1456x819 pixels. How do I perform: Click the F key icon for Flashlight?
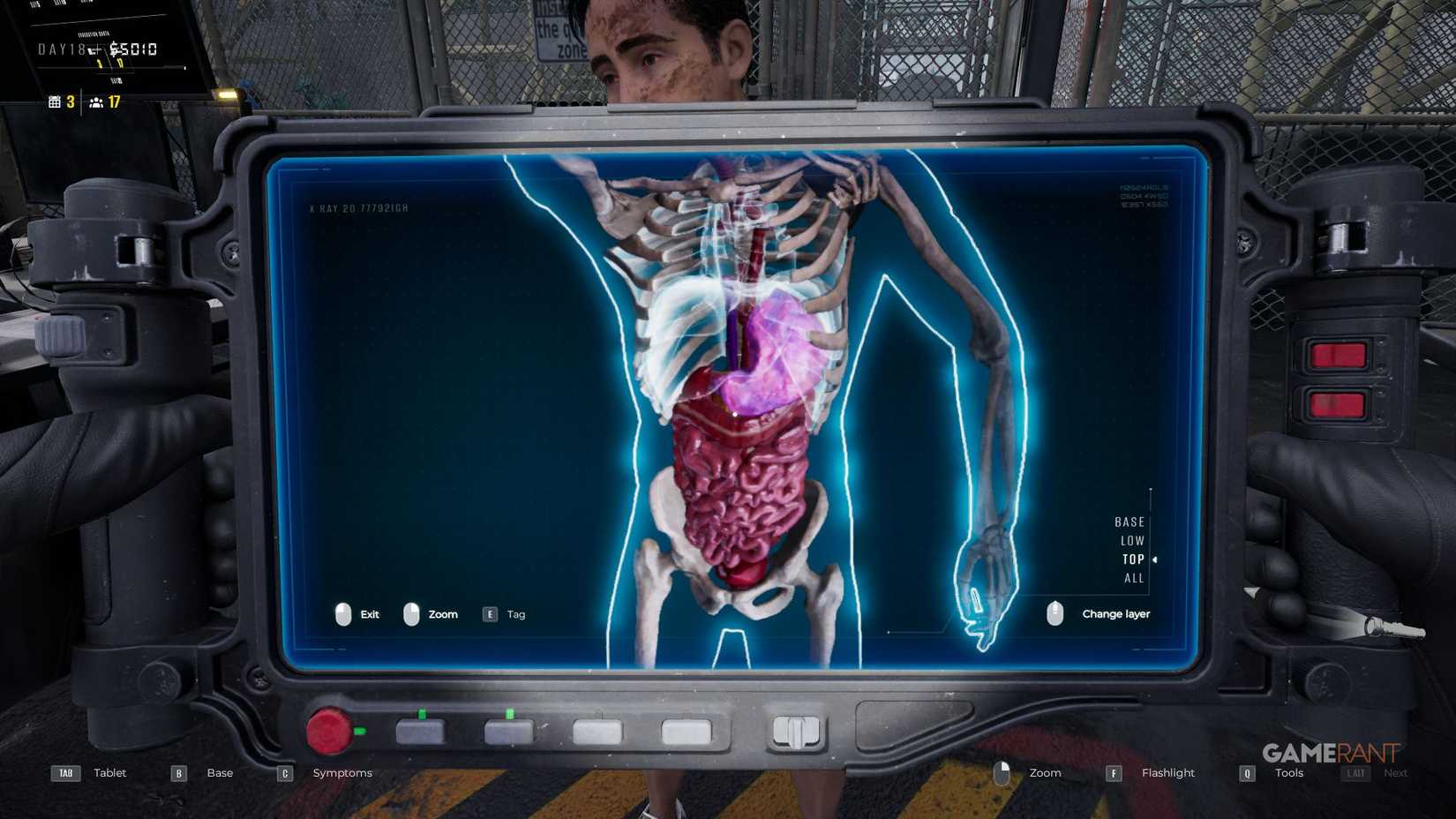1115,772
